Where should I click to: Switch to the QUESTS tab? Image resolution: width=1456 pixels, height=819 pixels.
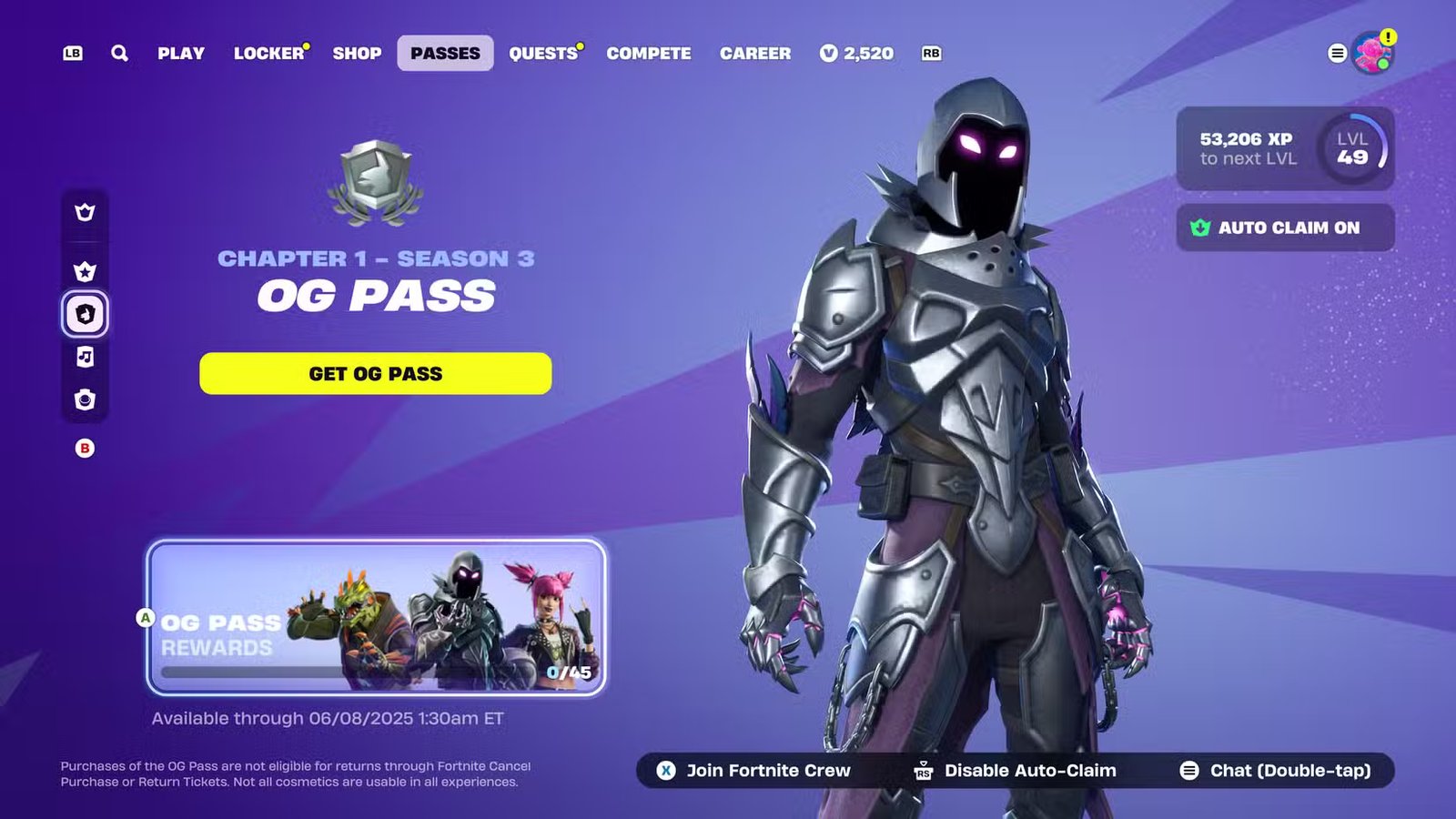coord(543,53)
